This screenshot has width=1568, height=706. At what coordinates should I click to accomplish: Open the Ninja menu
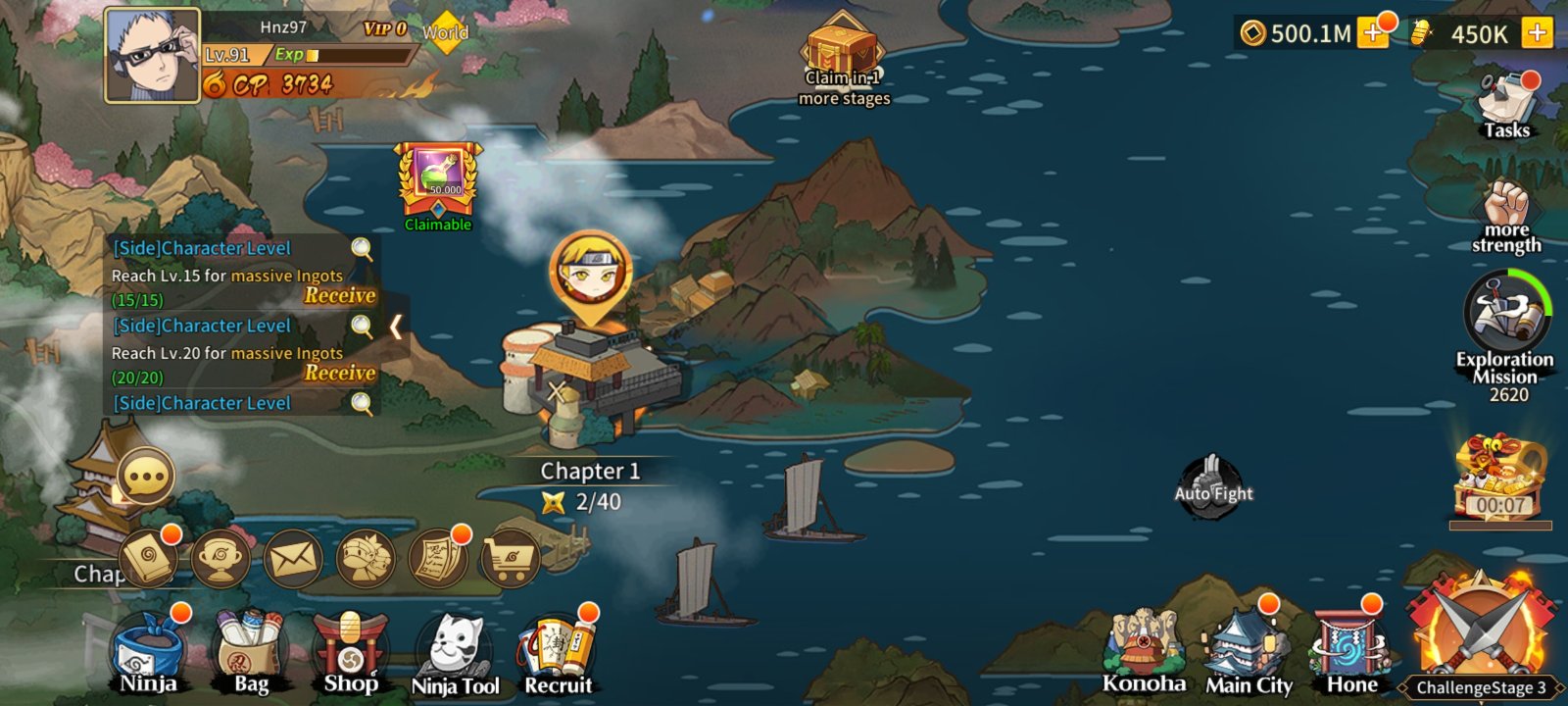click(x=149, y=653)
